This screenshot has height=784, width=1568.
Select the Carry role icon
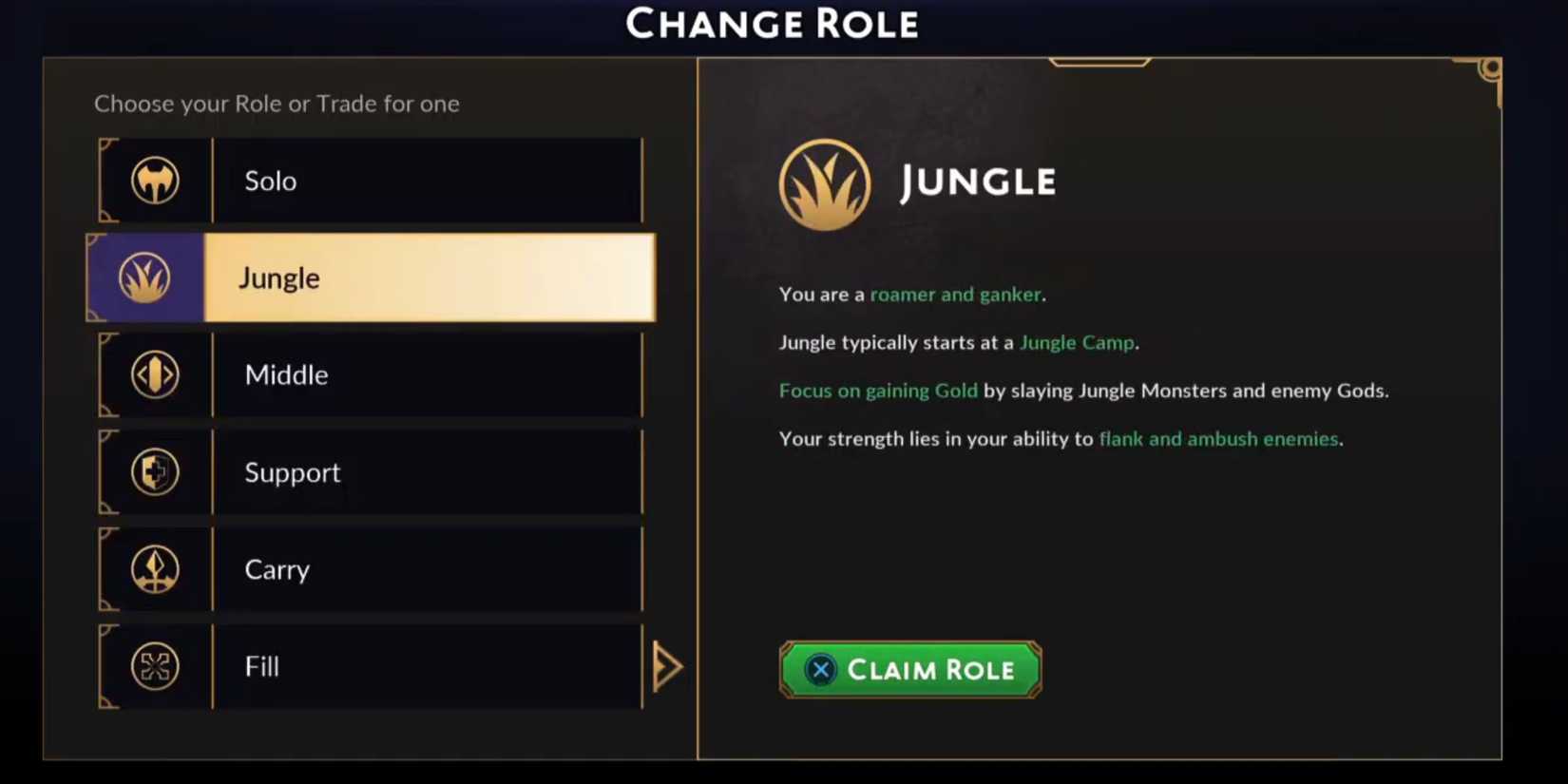point(155,569)
